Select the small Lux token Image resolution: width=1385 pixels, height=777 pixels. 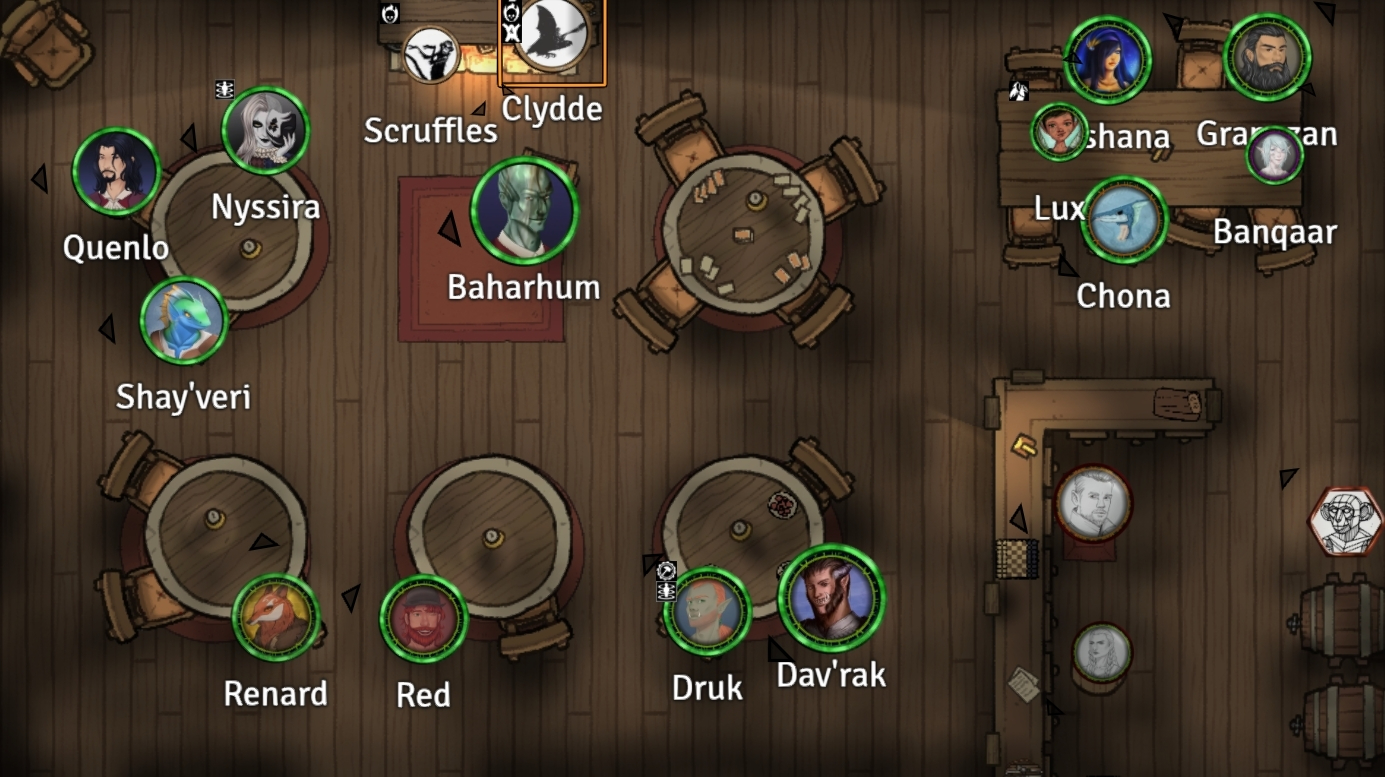pyautogui.click(x=1059, y=132)
